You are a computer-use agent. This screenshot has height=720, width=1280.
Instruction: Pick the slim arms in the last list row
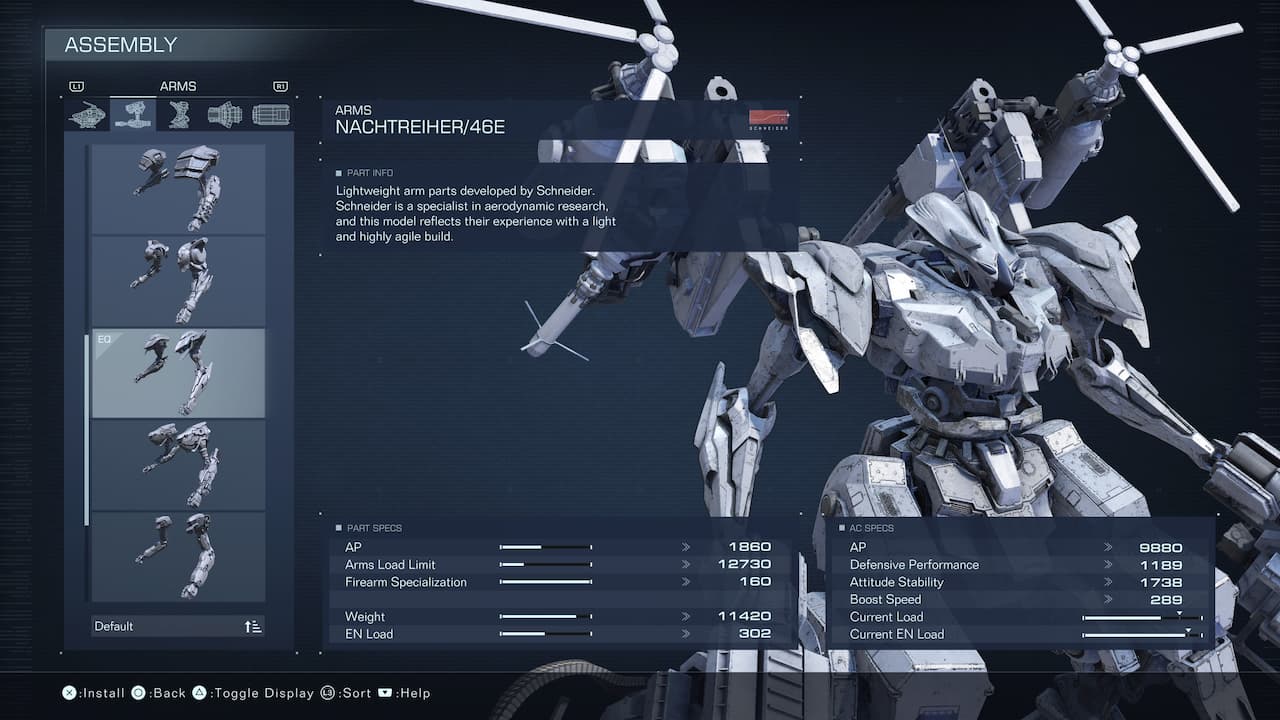[x=178, y=556]
